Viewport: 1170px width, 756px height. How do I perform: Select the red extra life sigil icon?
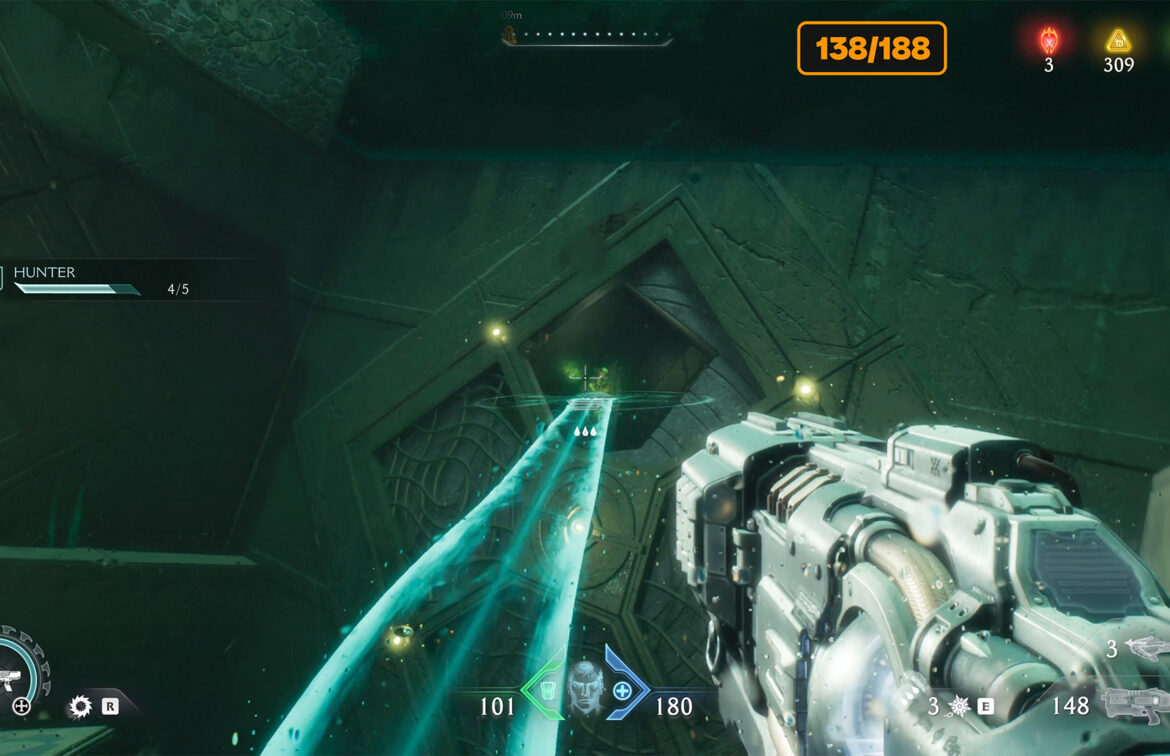(x=1048, y=41)
